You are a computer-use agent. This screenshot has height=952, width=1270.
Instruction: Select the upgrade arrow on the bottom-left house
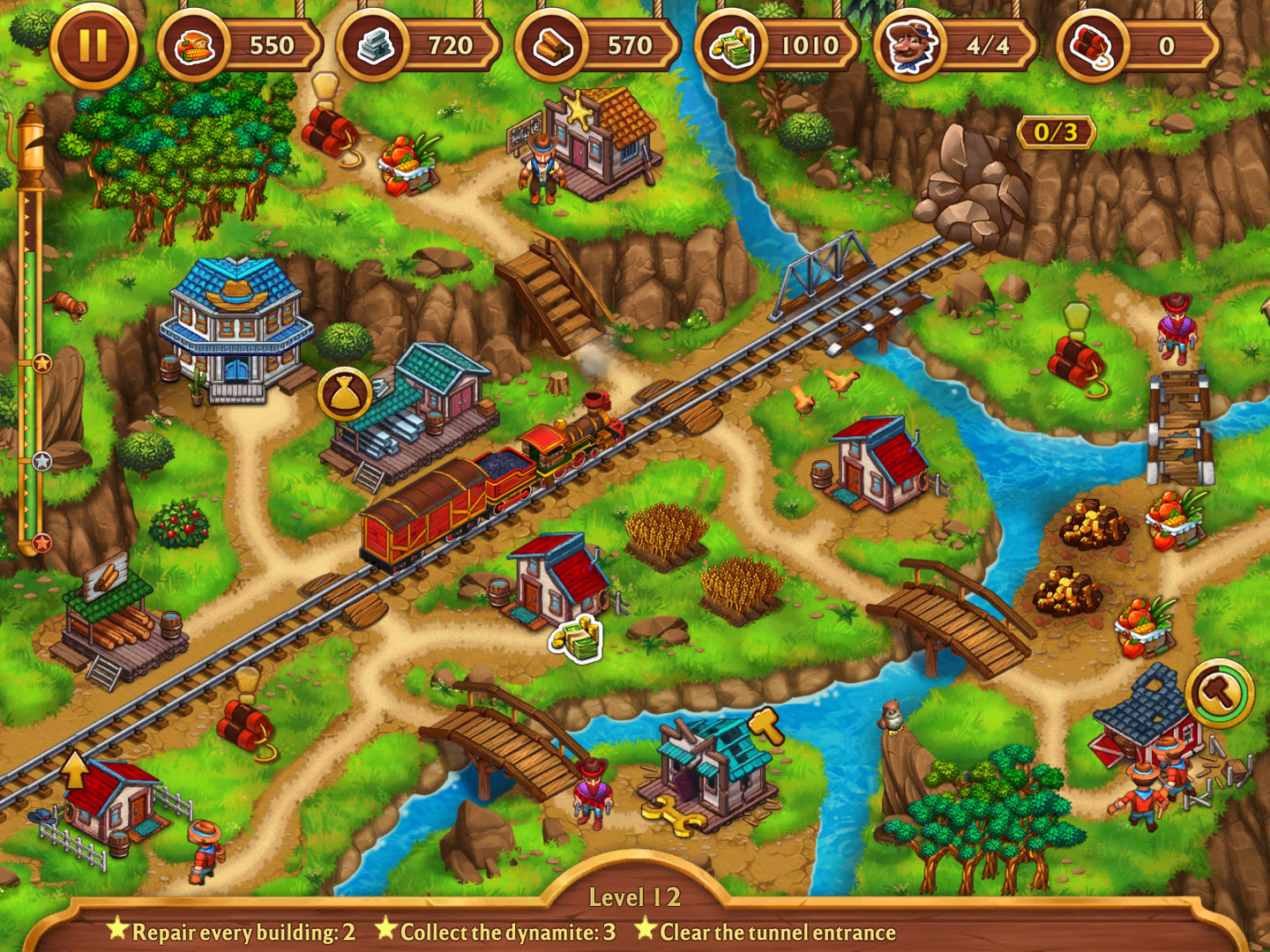click(x=75, y=770)
